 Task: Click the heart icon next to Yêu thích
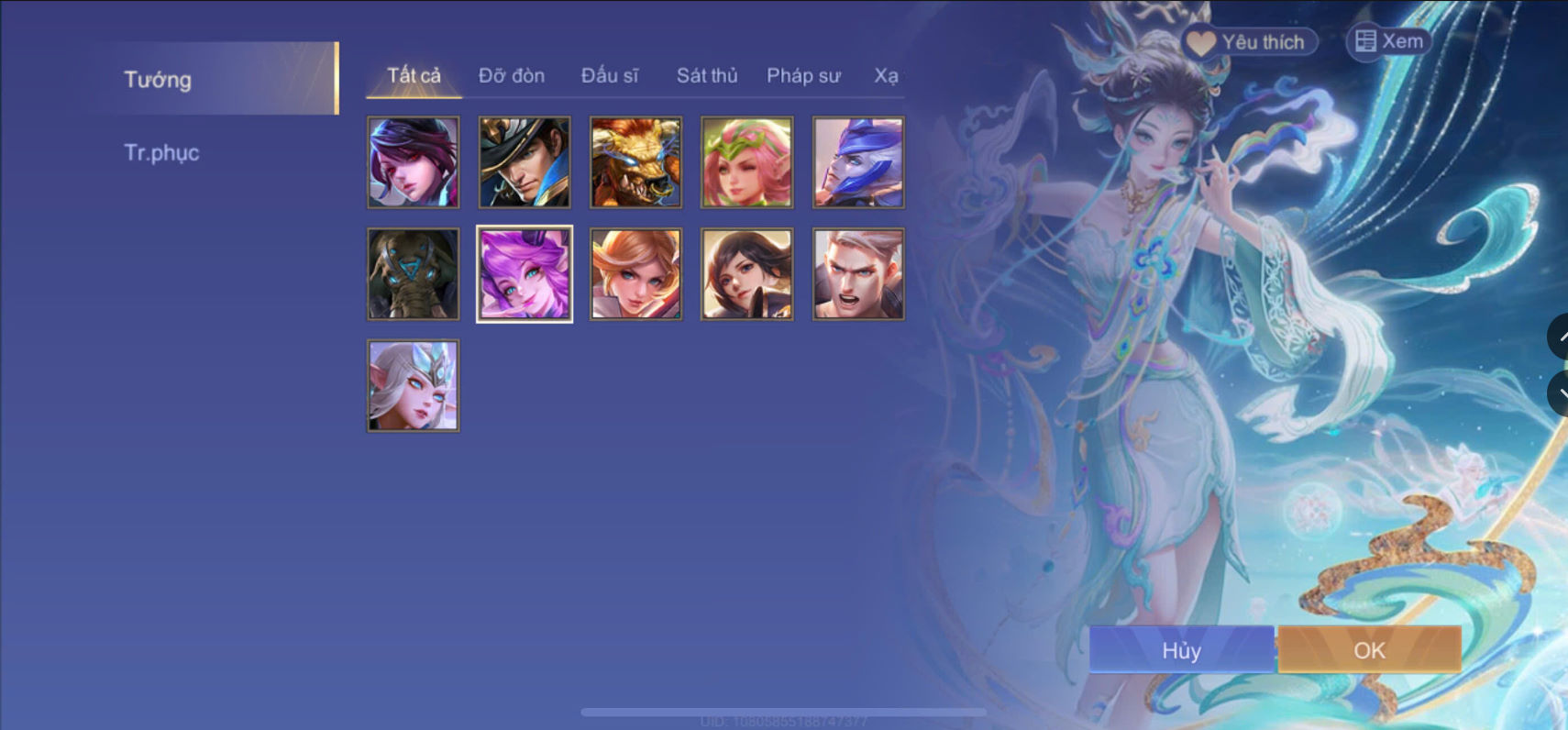(x=1201, y=39)
